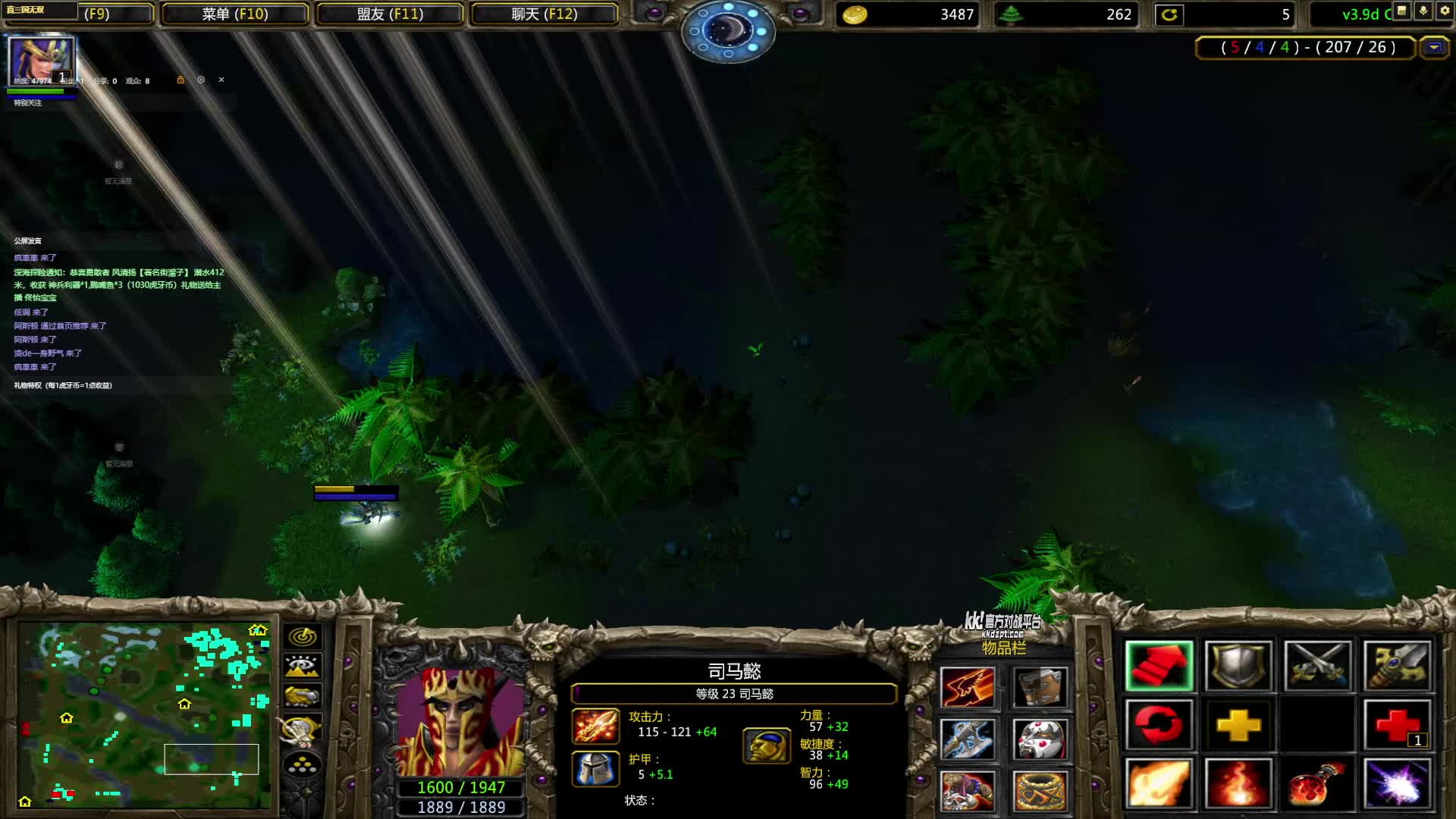This screenshot has height=819, width=1456.
Task: Close the stream overlay with the X
Action: [x=221, y=80]
